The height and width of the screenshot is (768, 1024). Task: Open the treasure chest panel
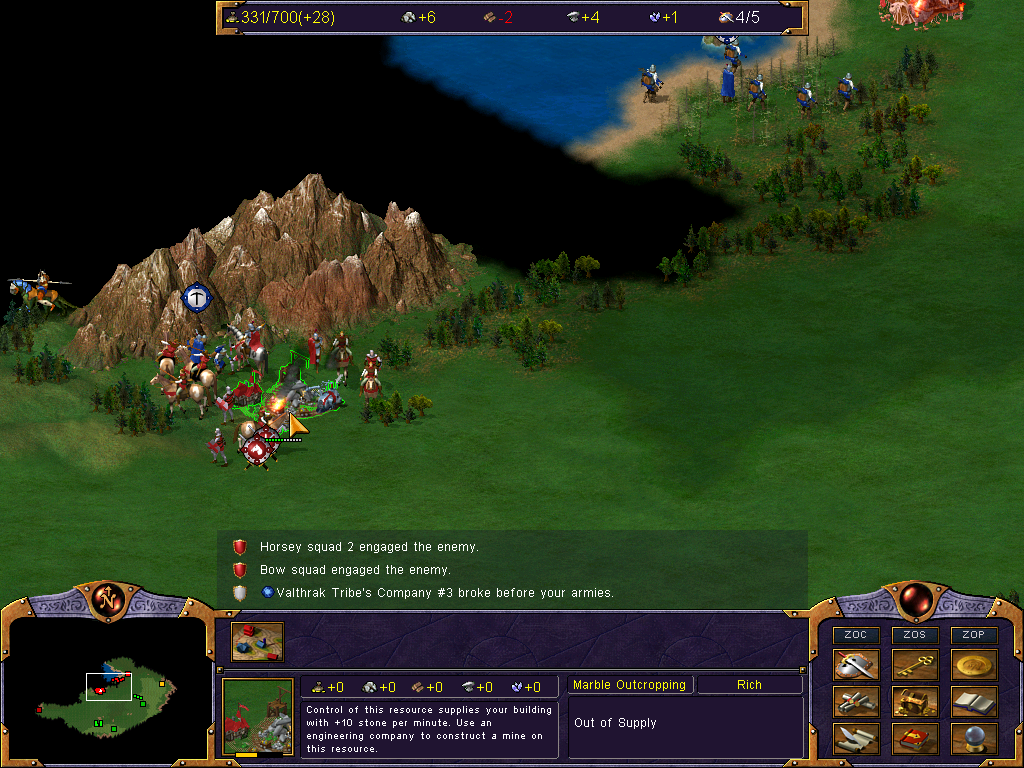coord(915,702)
